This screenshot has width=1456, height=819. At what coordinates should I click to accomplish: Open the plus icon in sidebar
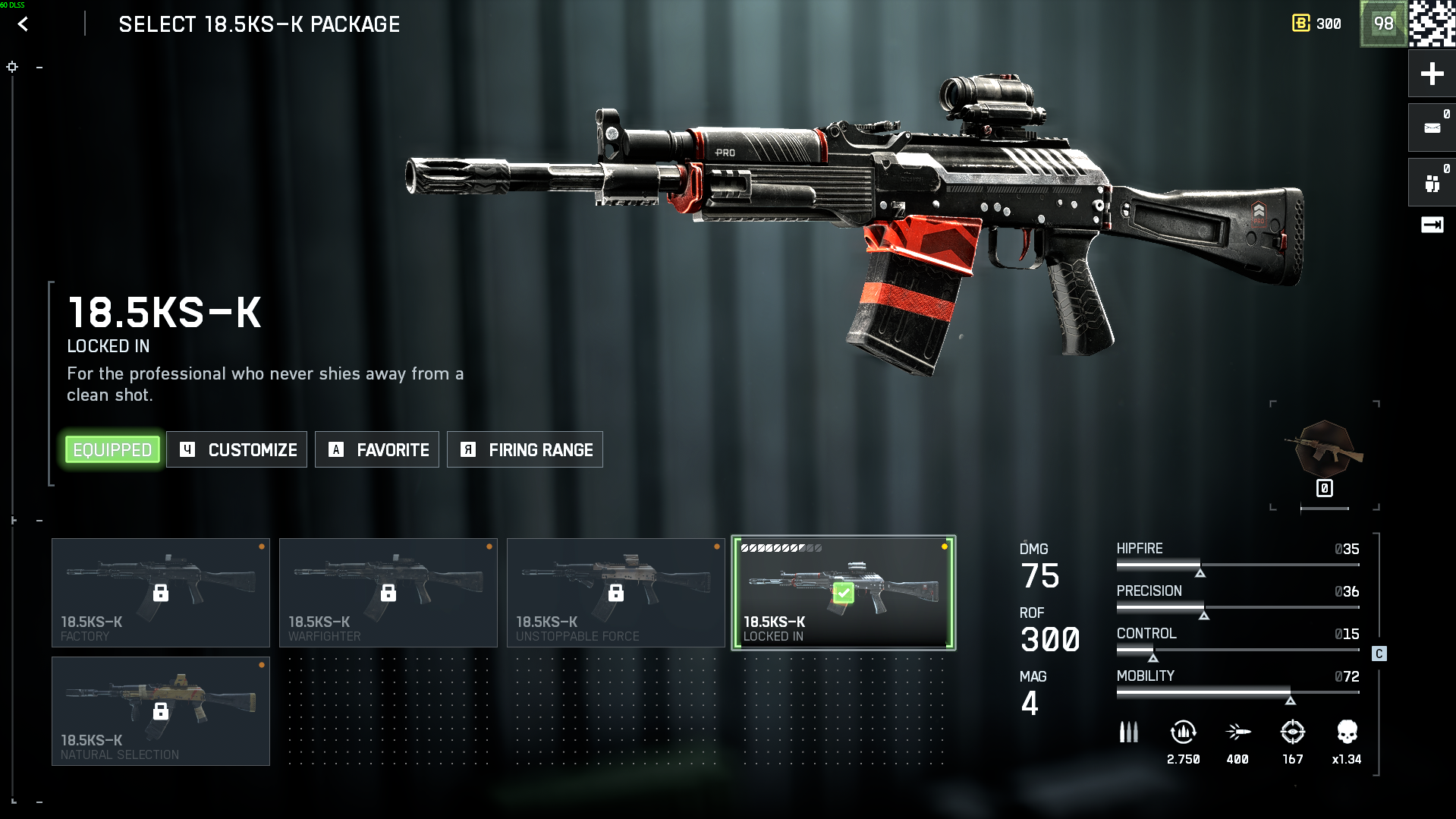[x=1432, y=74]
